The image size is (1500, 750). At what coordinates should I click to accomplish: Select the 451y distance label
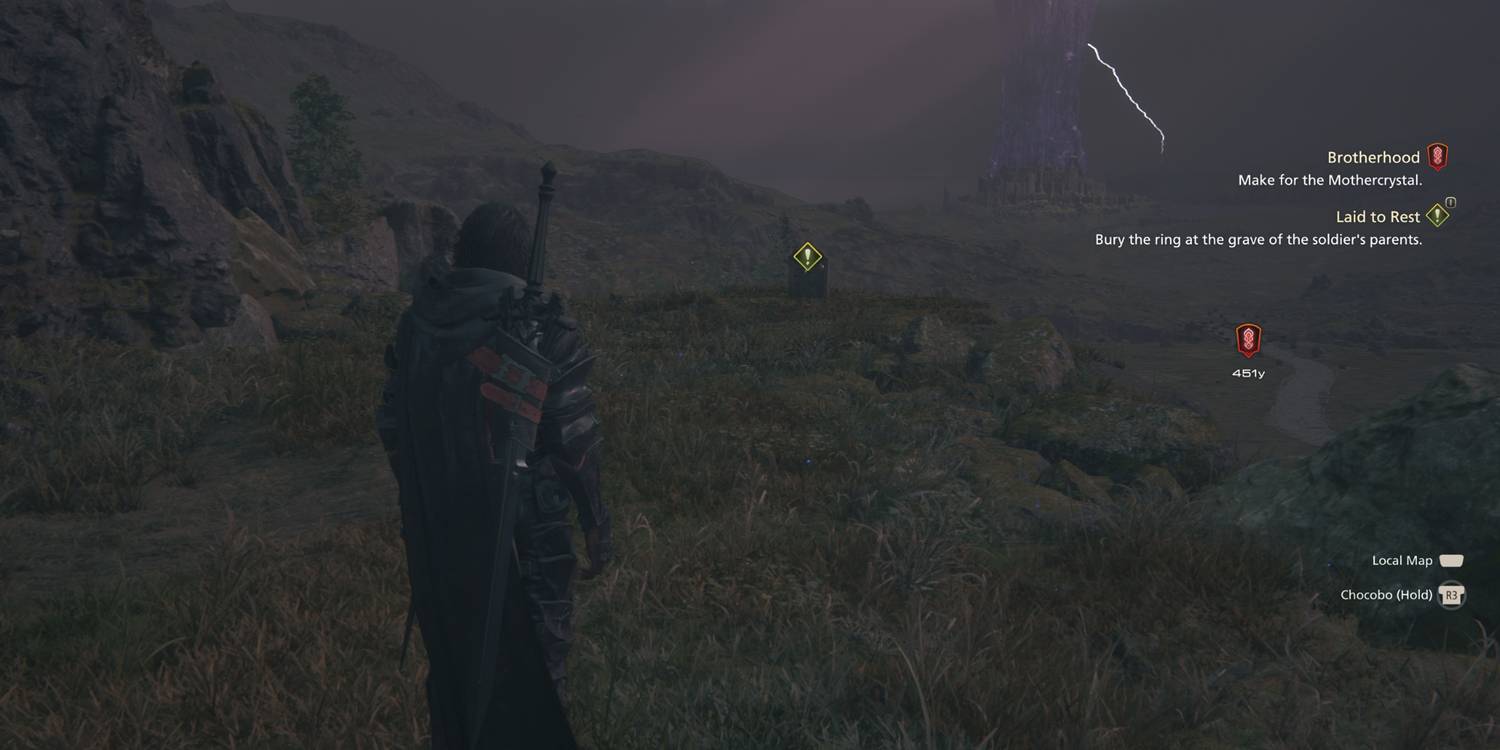[1248, 372]
